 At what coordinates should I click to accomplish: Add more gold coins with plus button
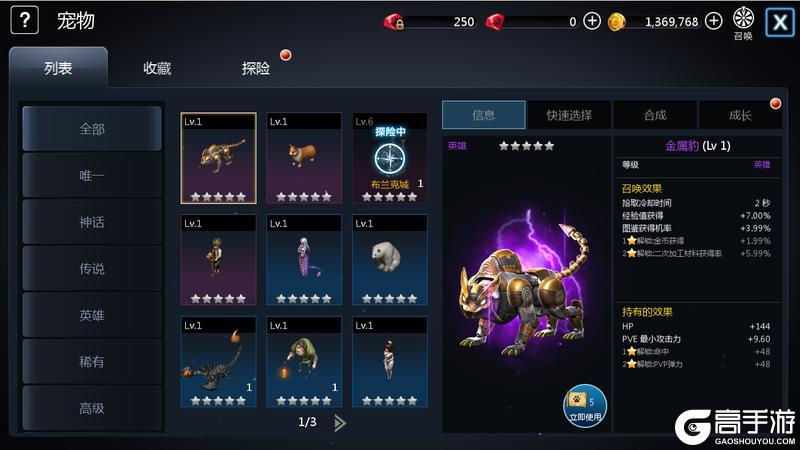[x=713, y=21]
